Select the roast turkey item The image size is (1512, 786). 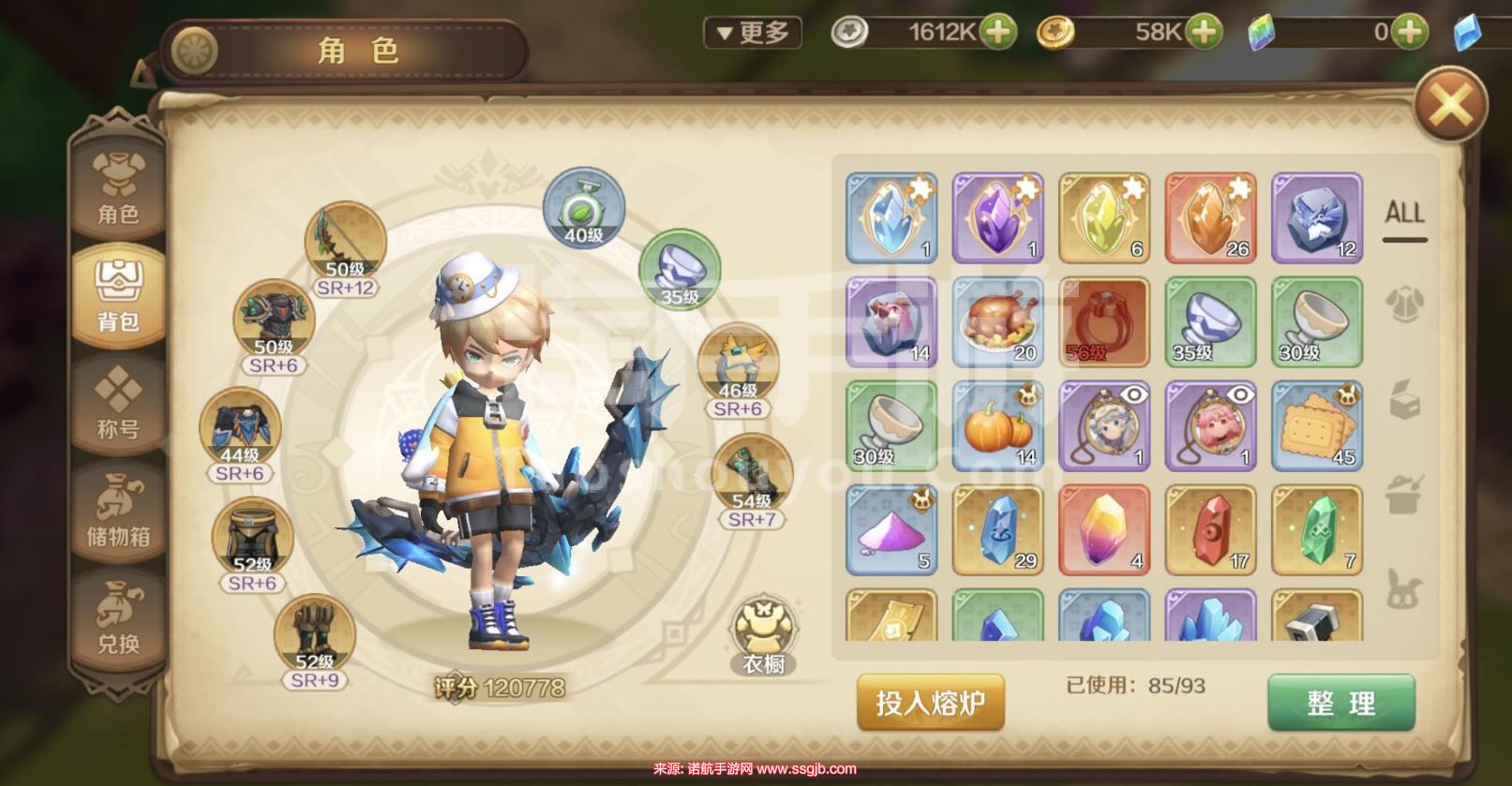(997, 321)
